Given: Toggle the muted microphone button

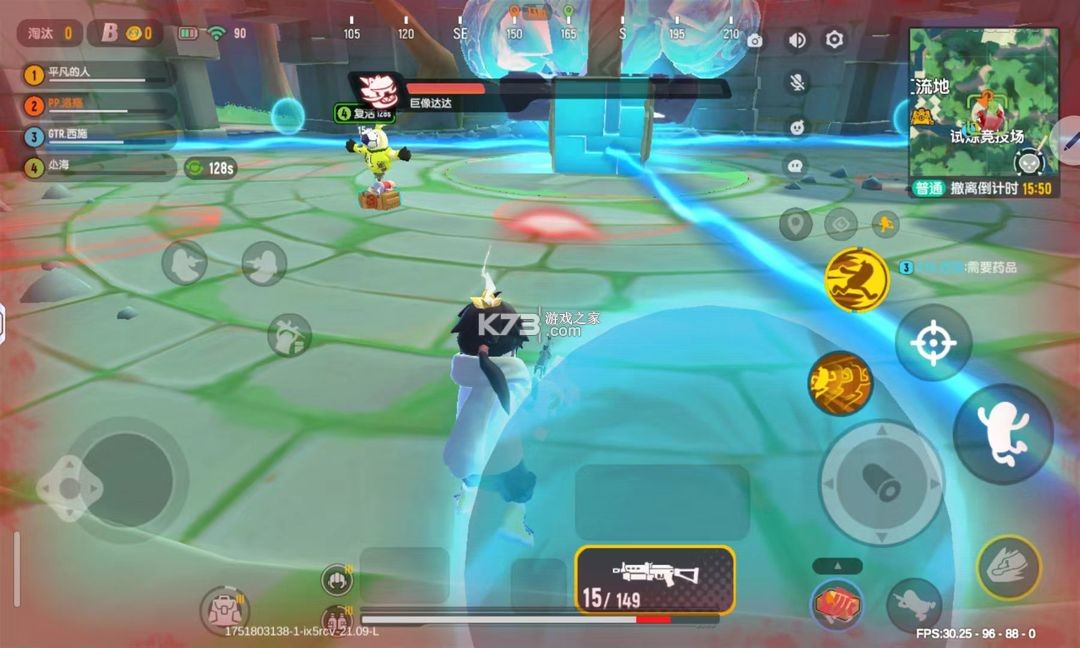Looking at the screenshot, I should pyautogui.click(x=797, y=82).
